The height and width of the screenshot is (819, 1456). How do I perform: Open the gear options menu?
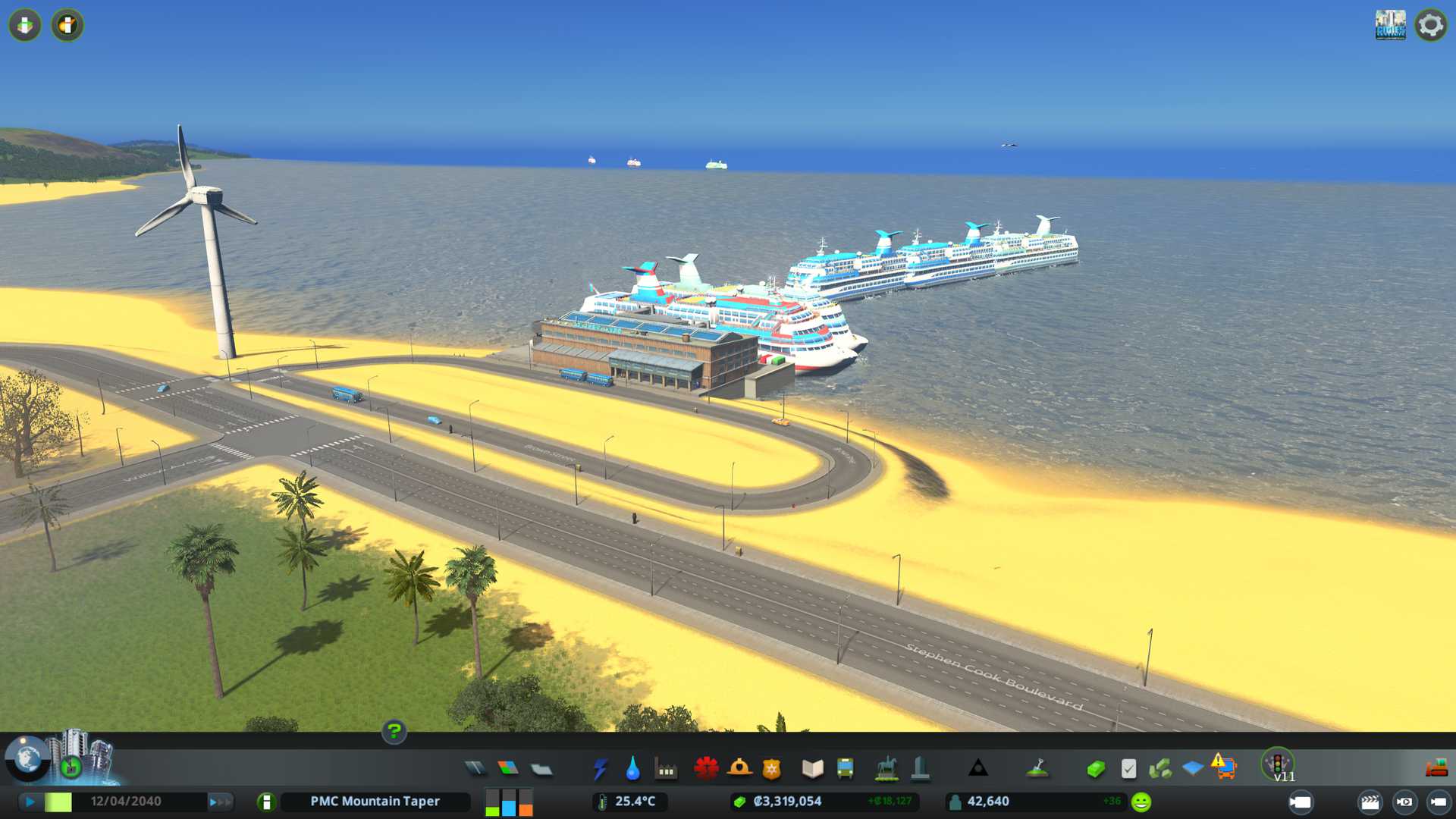(x=1430, y=26)
